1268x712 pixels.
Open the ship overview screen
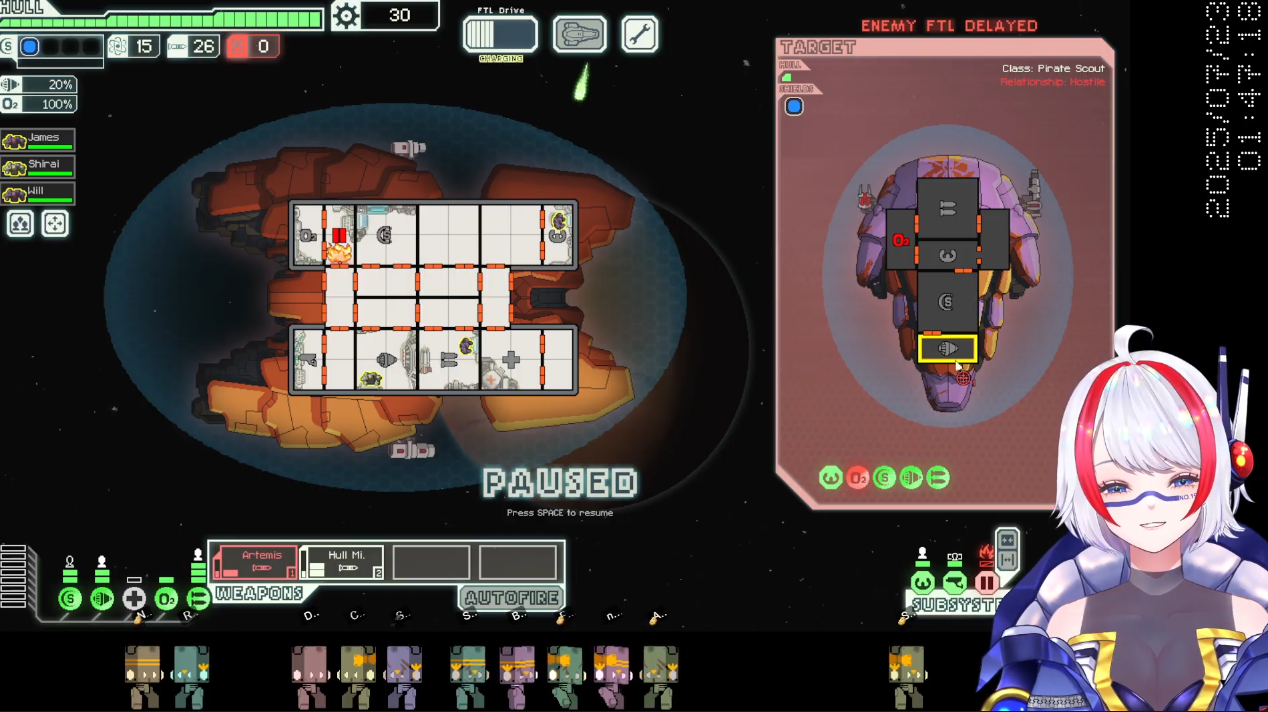coord(579,35)
